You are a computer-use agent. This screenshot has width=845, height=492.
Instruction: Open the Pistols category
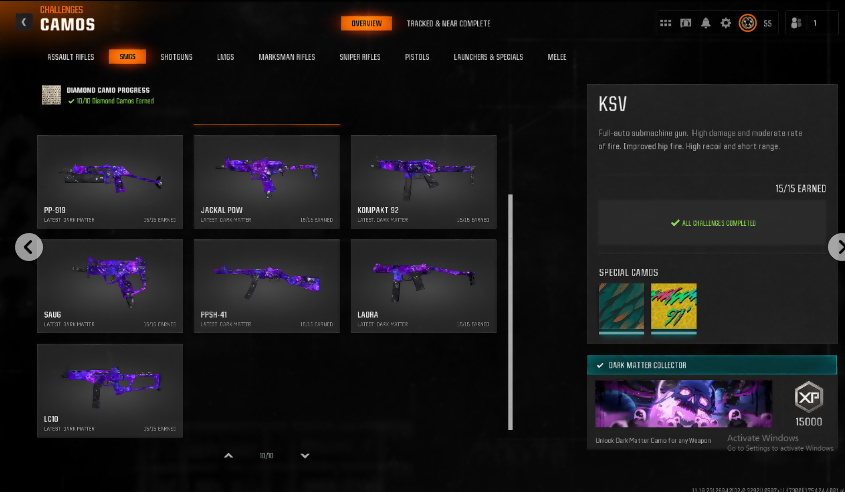point(417,57)
